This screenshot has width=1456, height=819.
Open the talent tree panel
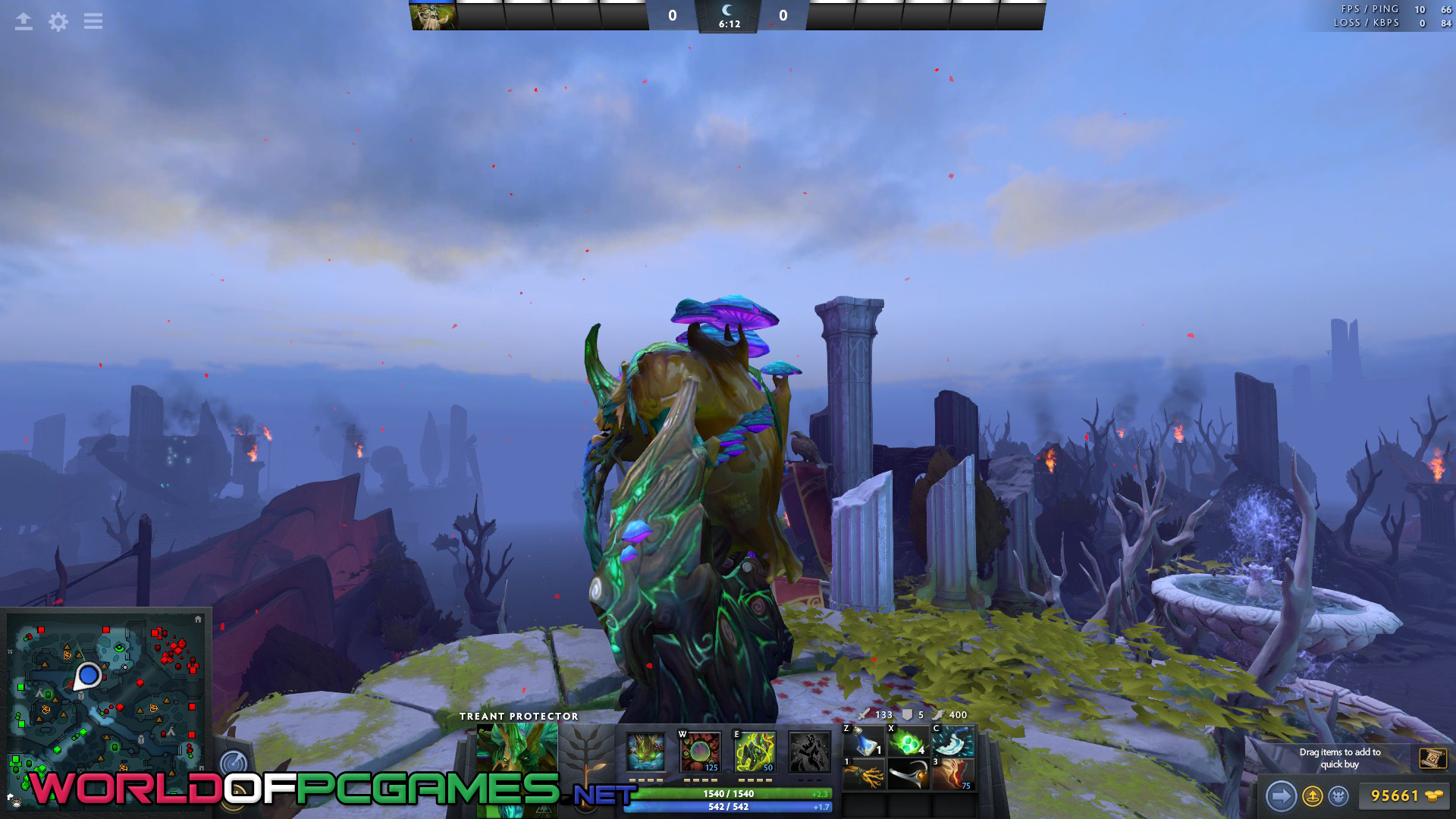(x=585, y=751)
